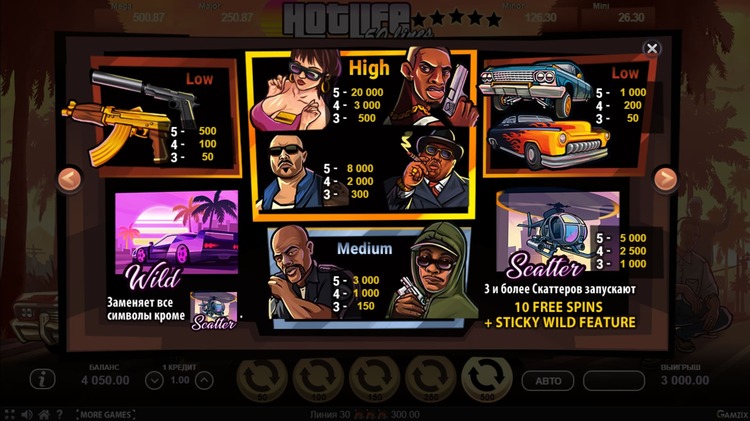The width and height of the screenshot is (750, 421).
Task: Spin with the 150 bet button
Action: coord(375,381)
